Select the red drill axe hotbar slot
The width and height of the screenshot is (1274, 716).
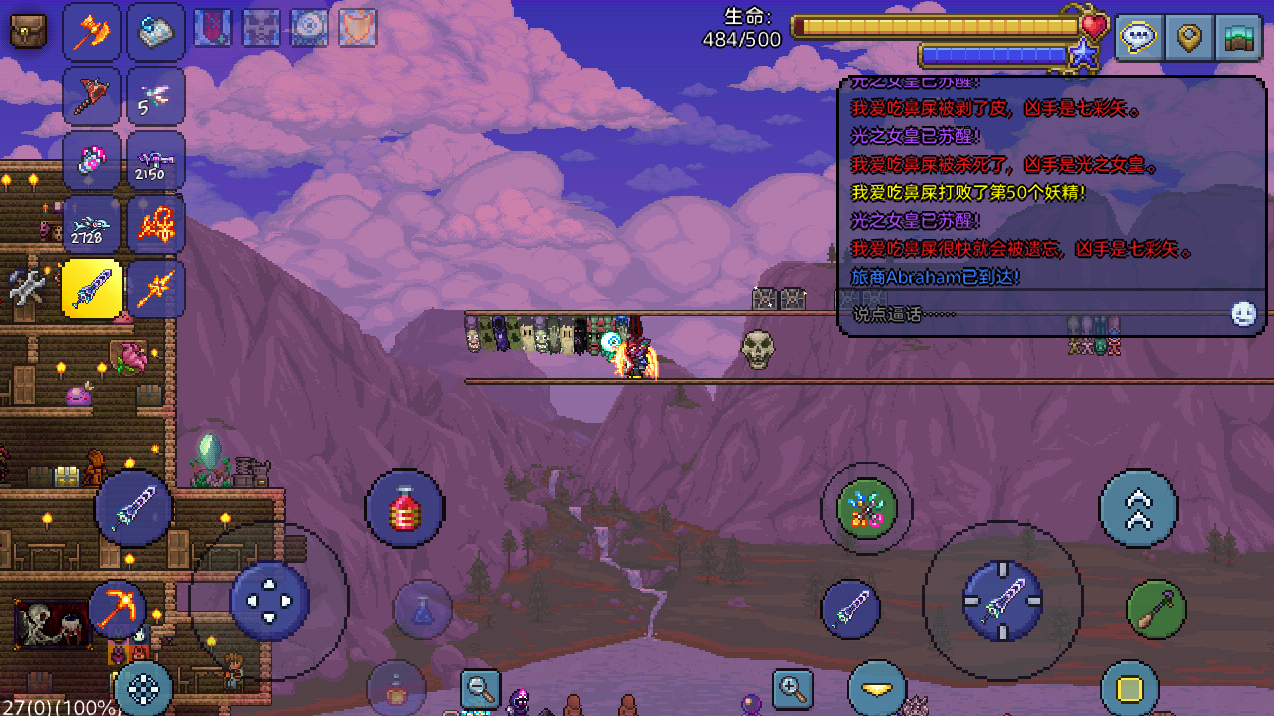coord(92,96)
